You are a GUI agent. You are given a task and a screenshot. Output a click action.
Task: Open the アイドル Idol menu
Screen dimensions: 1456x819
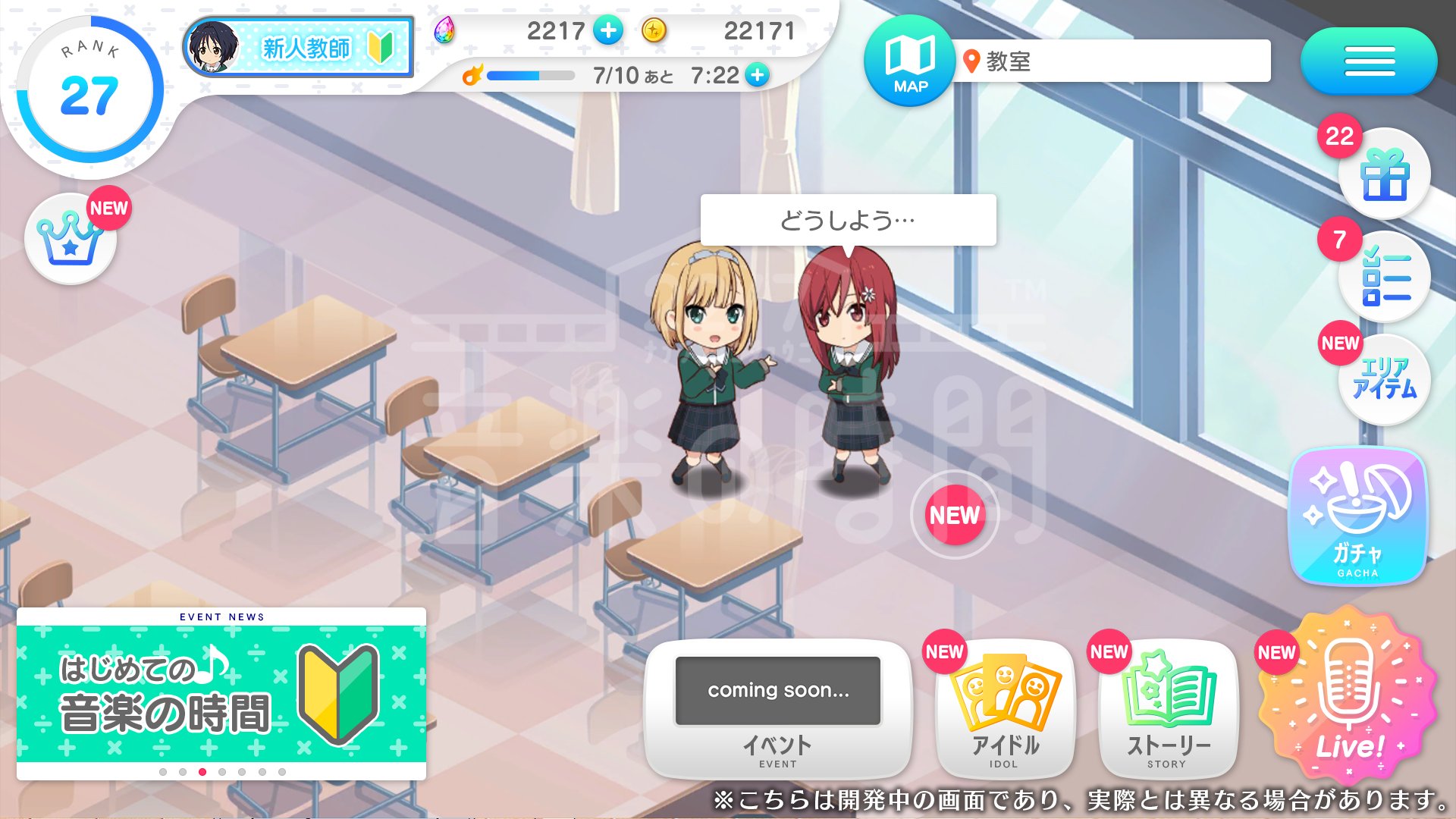1005,709
